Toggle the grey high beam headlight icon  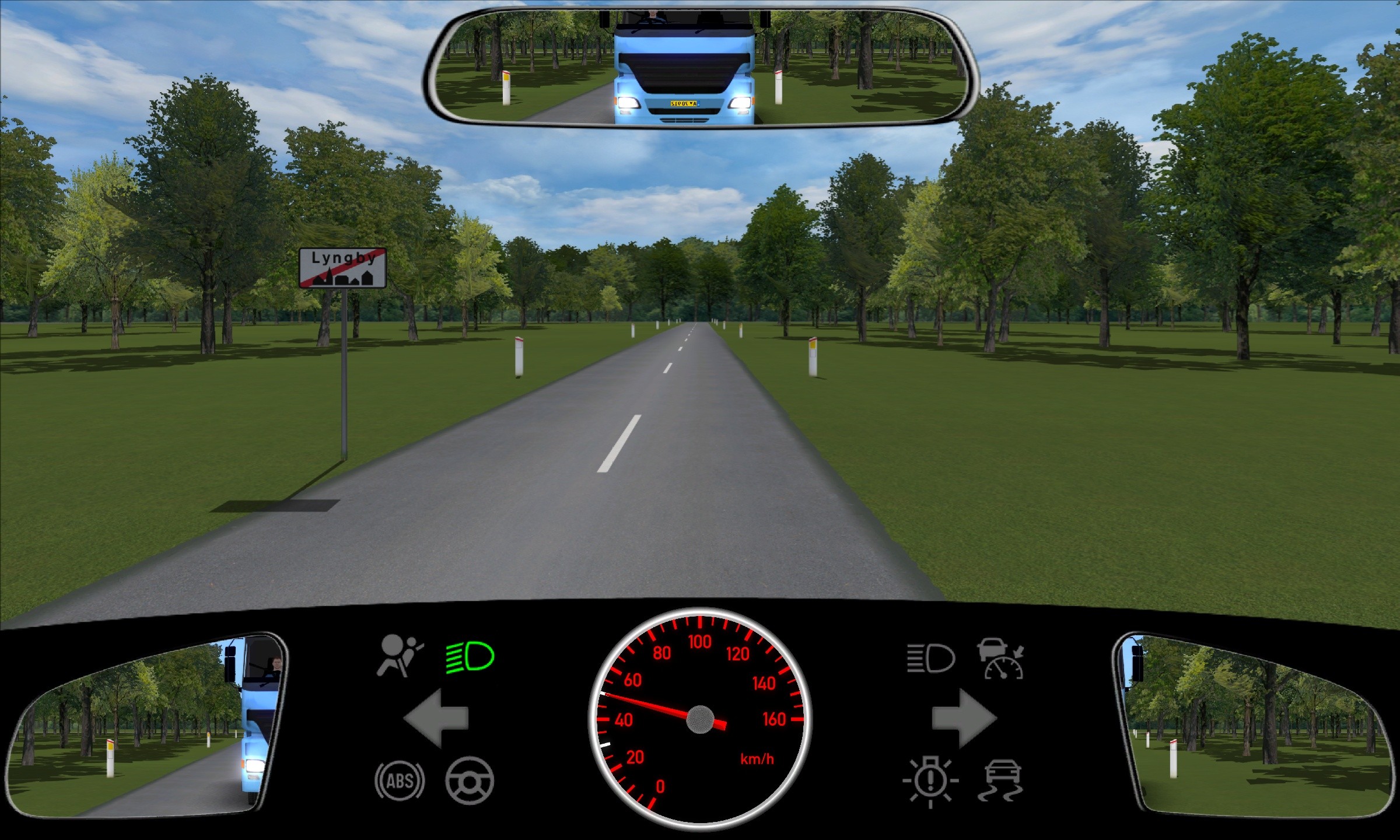pyautogui.click(x=930, y=659)
